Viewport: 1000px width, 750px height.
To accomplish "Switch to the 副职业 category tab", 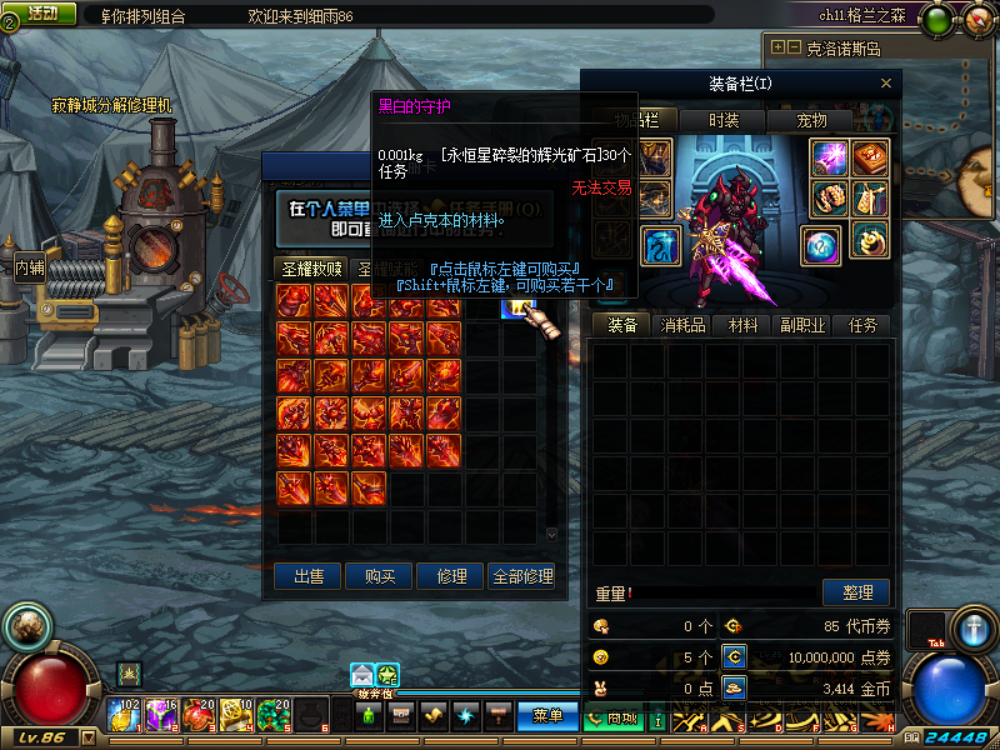I will point(803,325).
